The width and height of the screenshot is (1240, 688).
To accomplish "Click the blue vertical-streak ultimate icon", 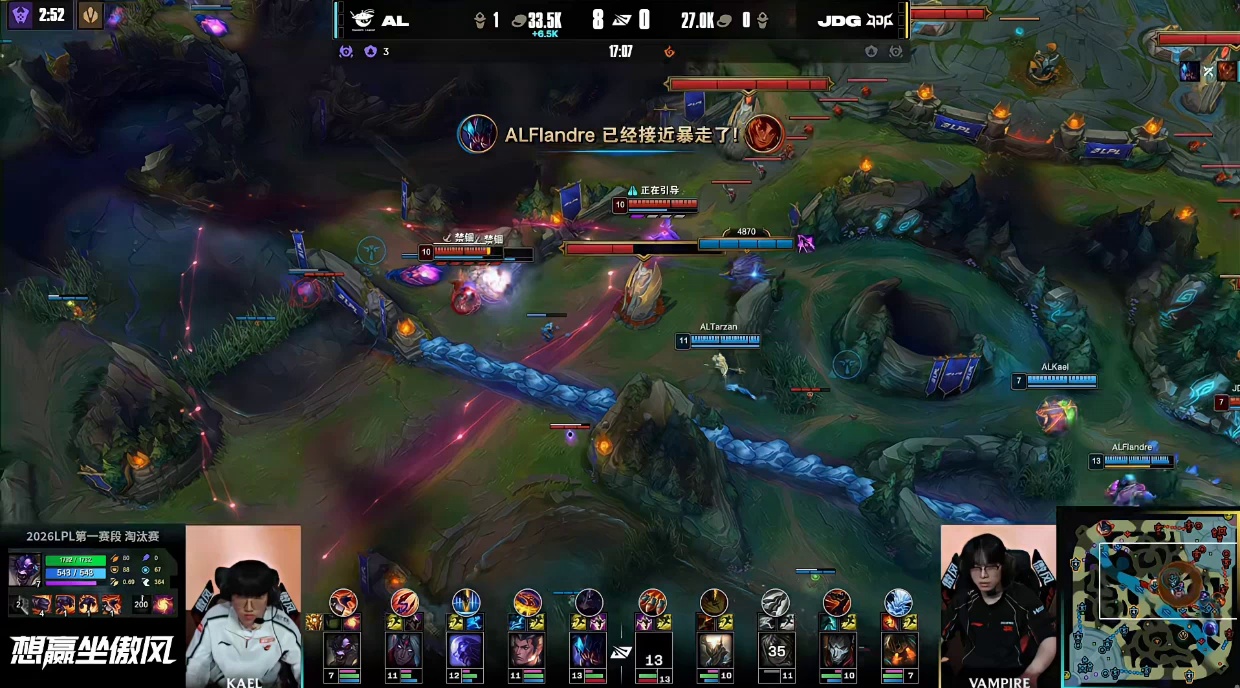I will coord(466,601).
